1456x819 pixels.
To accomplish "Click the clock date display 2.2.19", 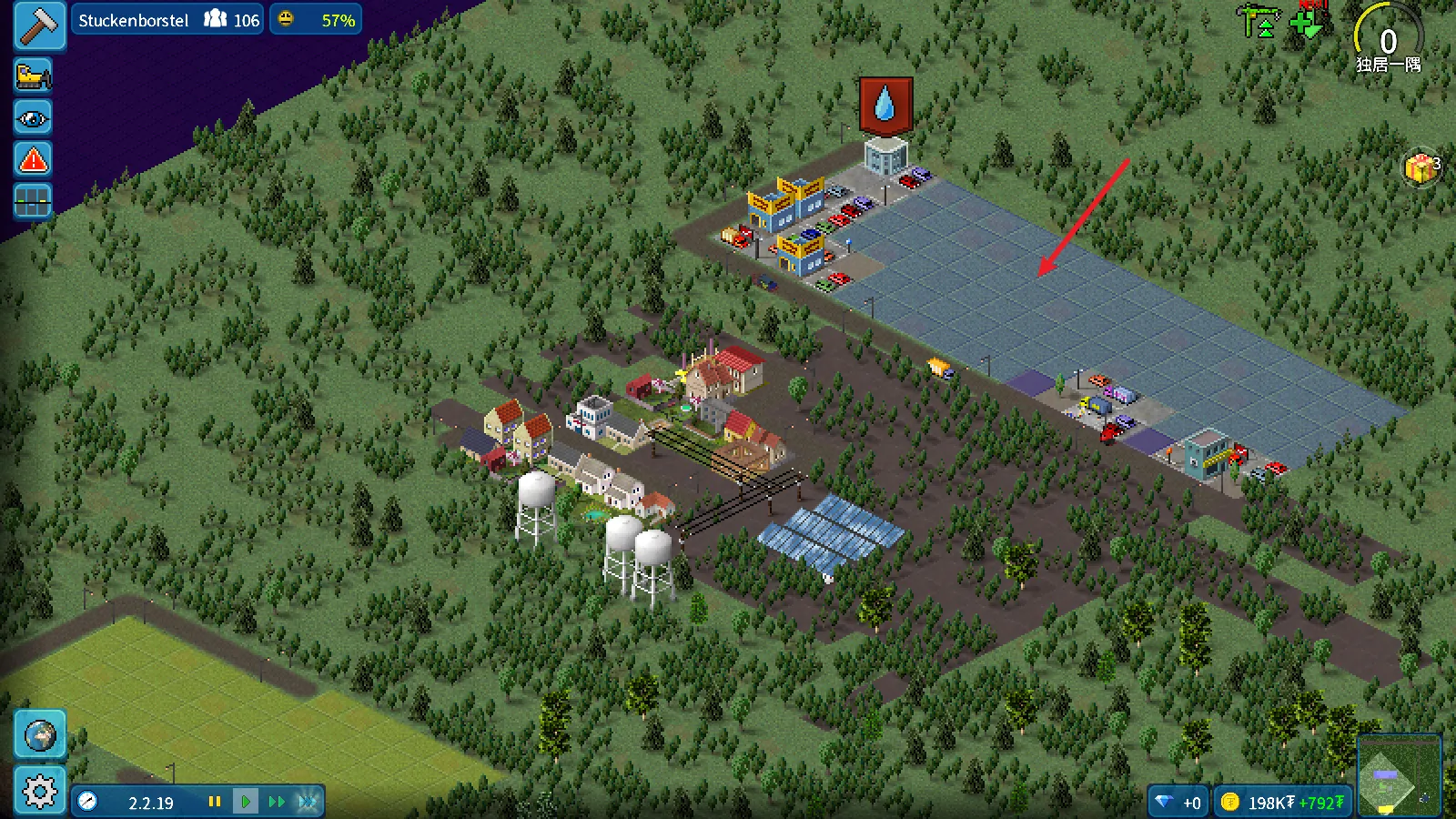I will click(136, 803).
